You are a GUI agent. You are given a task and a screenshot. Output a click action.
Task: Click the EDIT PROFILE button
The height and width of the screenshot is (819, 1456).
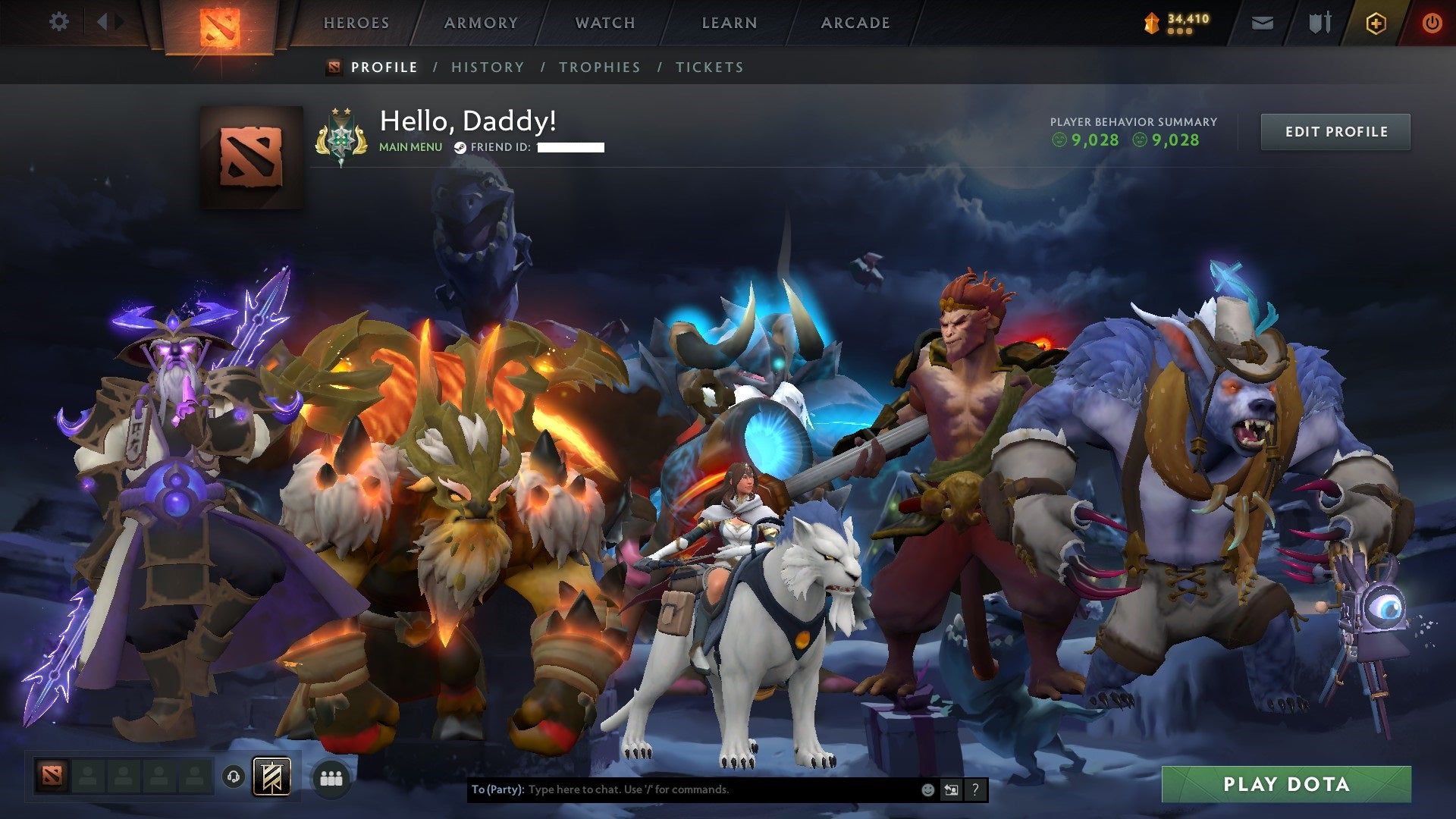pyautogui.click(x=1335, y=131)
